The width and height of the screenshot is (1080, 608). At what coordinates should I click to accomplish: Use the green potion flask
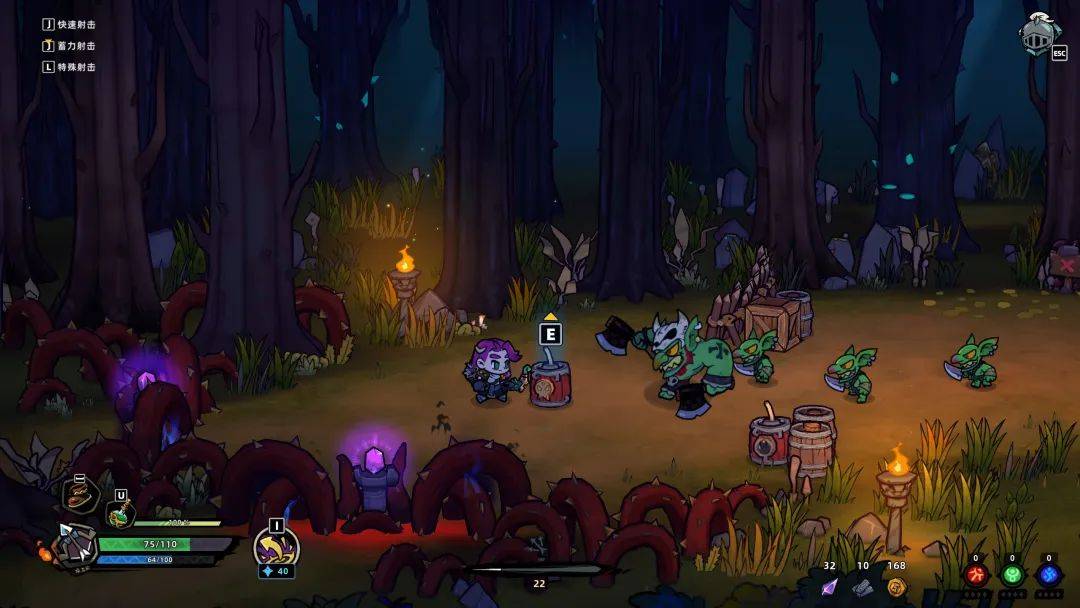click(x=119, y=514)
